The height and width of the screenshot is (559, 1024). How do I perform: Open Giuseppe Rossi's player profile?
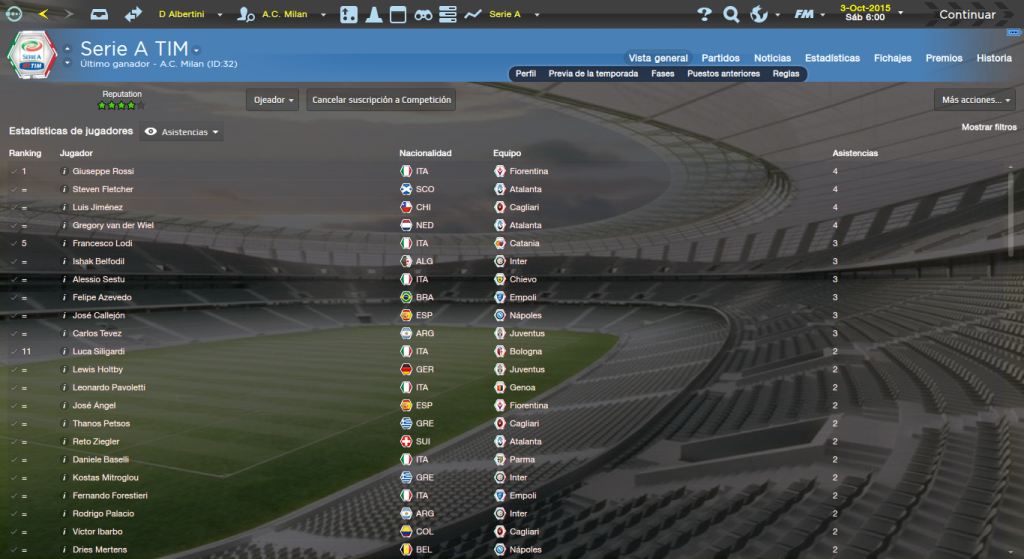pyautogui.click(x=103, y=171)
